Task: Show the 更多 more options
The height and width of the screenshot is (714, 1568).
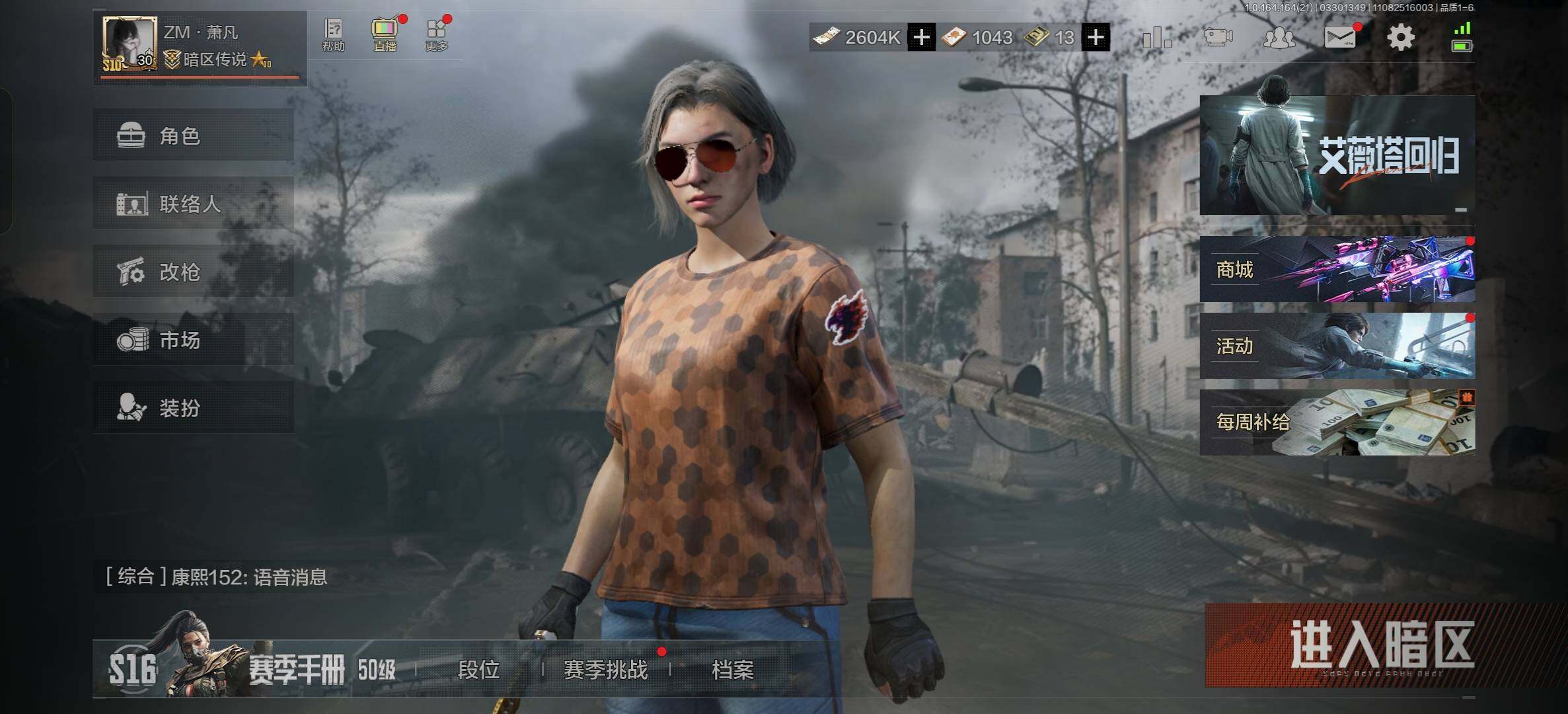Action: click(437, 35)
